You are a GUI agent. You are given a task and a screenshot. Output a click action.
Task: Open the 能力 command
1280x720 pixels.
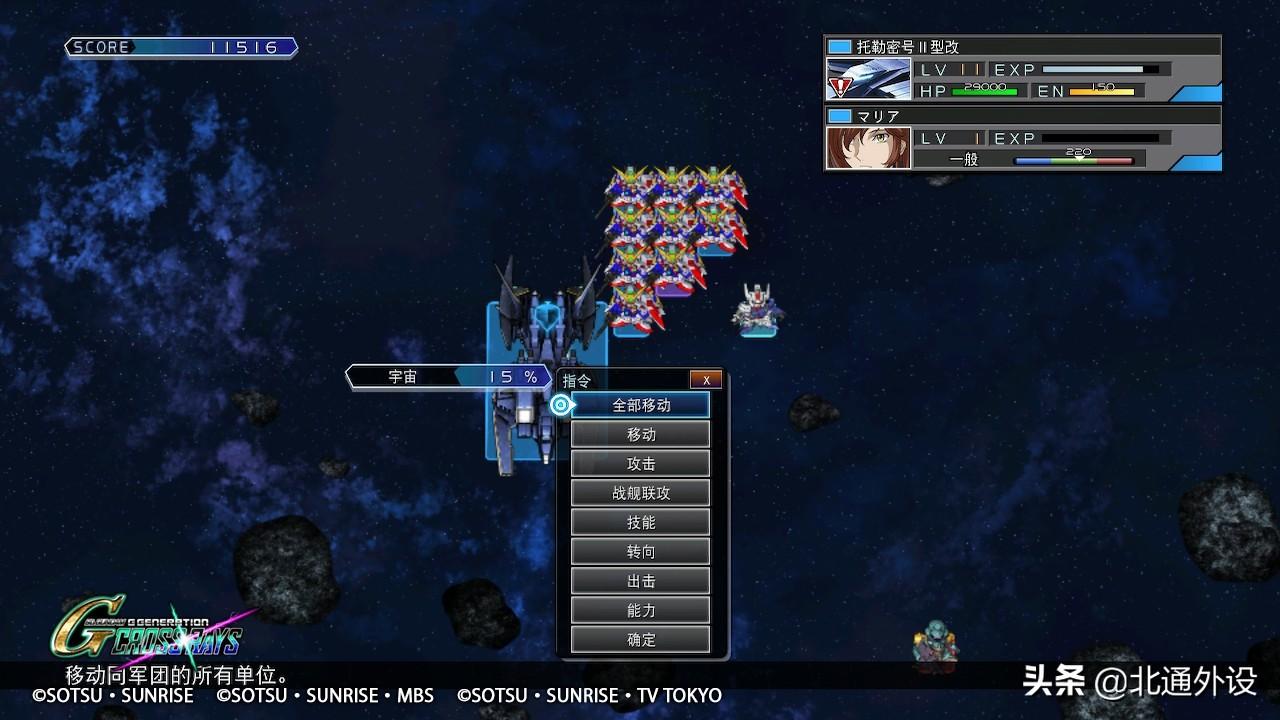(641, 610)
